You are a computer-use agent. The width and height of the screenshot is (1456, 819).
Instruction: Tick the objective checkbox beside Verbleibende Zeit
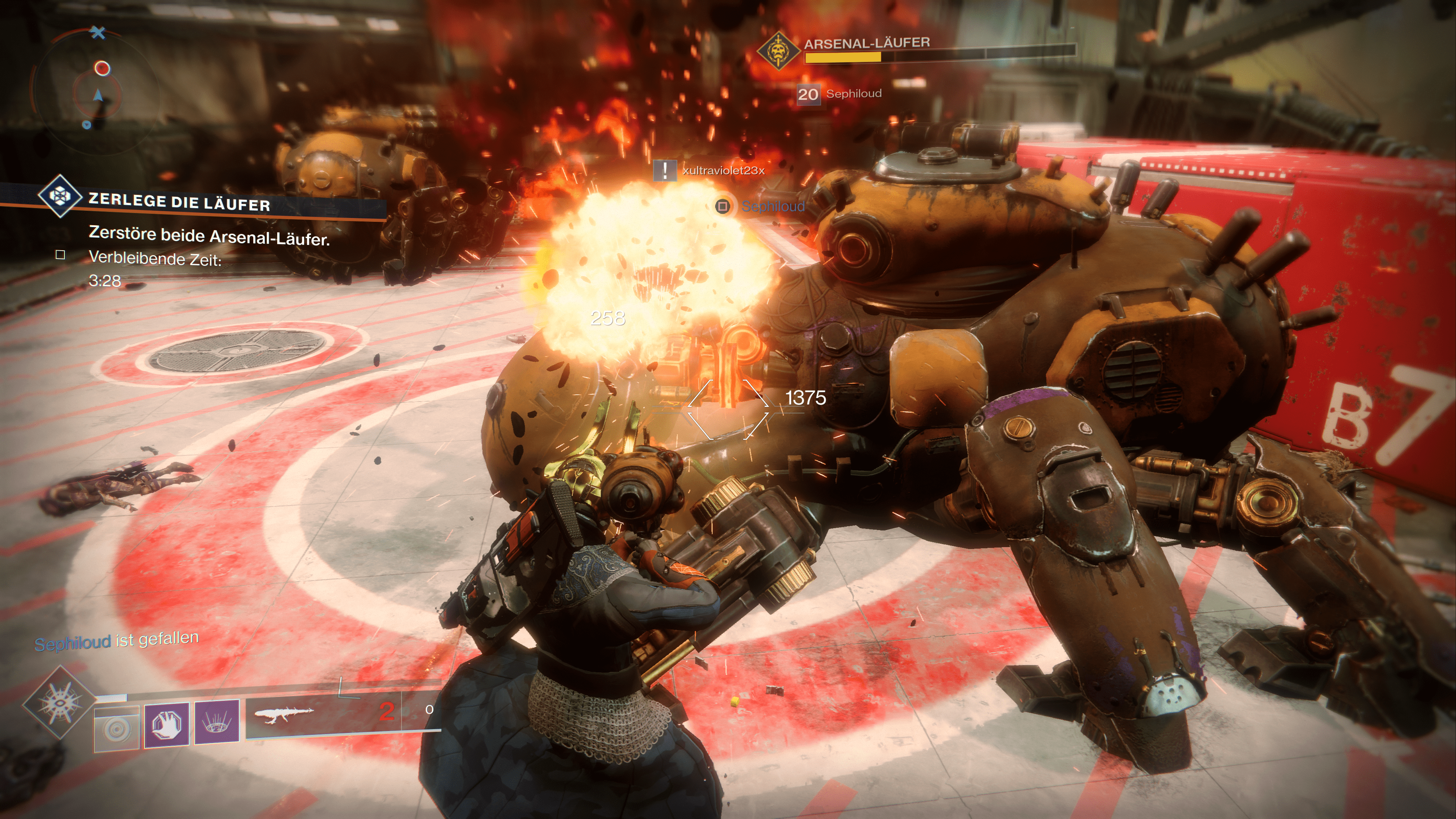click(x=61, y=255)
